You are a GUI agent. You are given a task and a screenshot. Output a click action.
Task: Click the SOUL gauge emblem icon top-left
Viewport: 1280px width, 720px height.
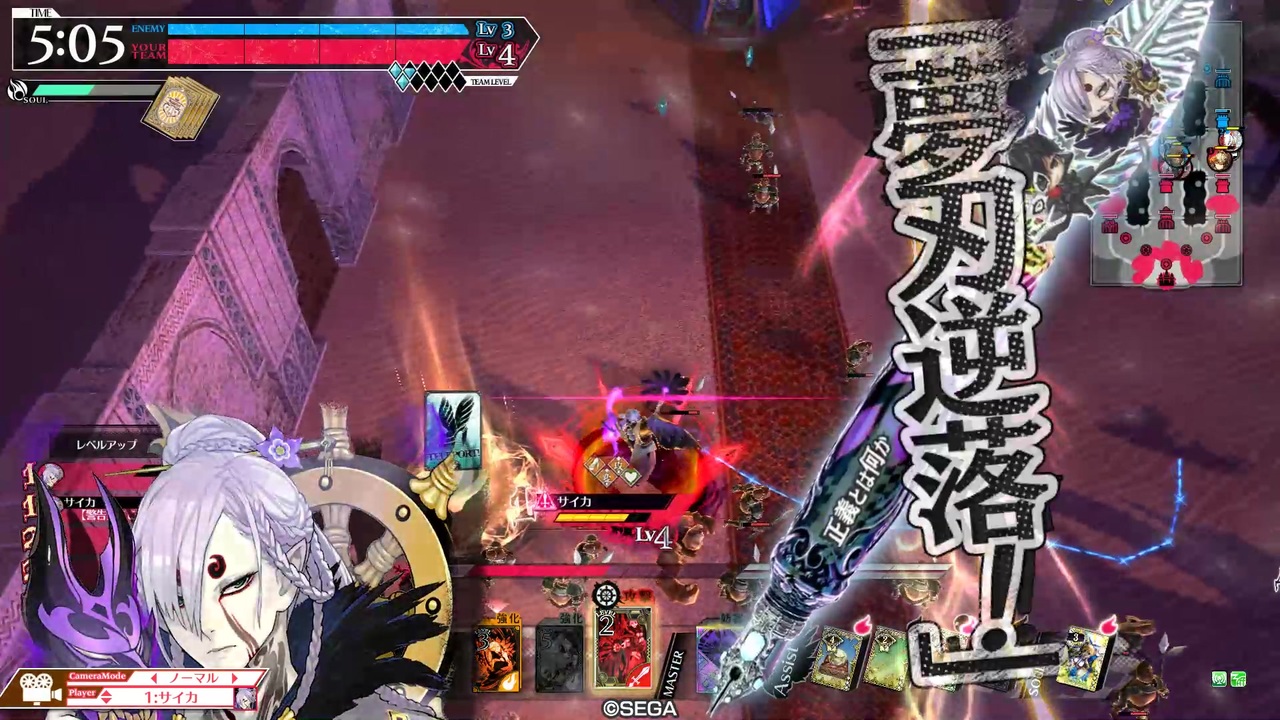point(16,91)
